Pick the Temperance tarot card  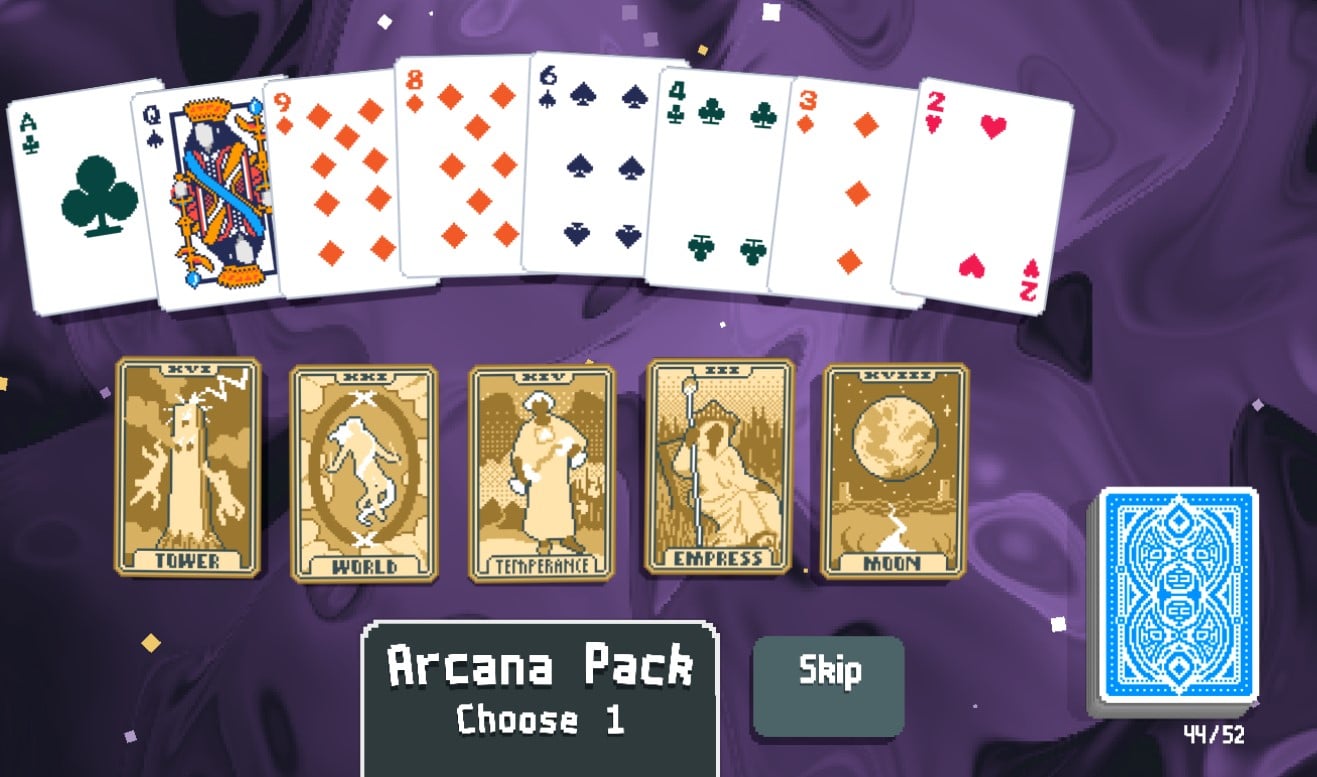point(538,470)
